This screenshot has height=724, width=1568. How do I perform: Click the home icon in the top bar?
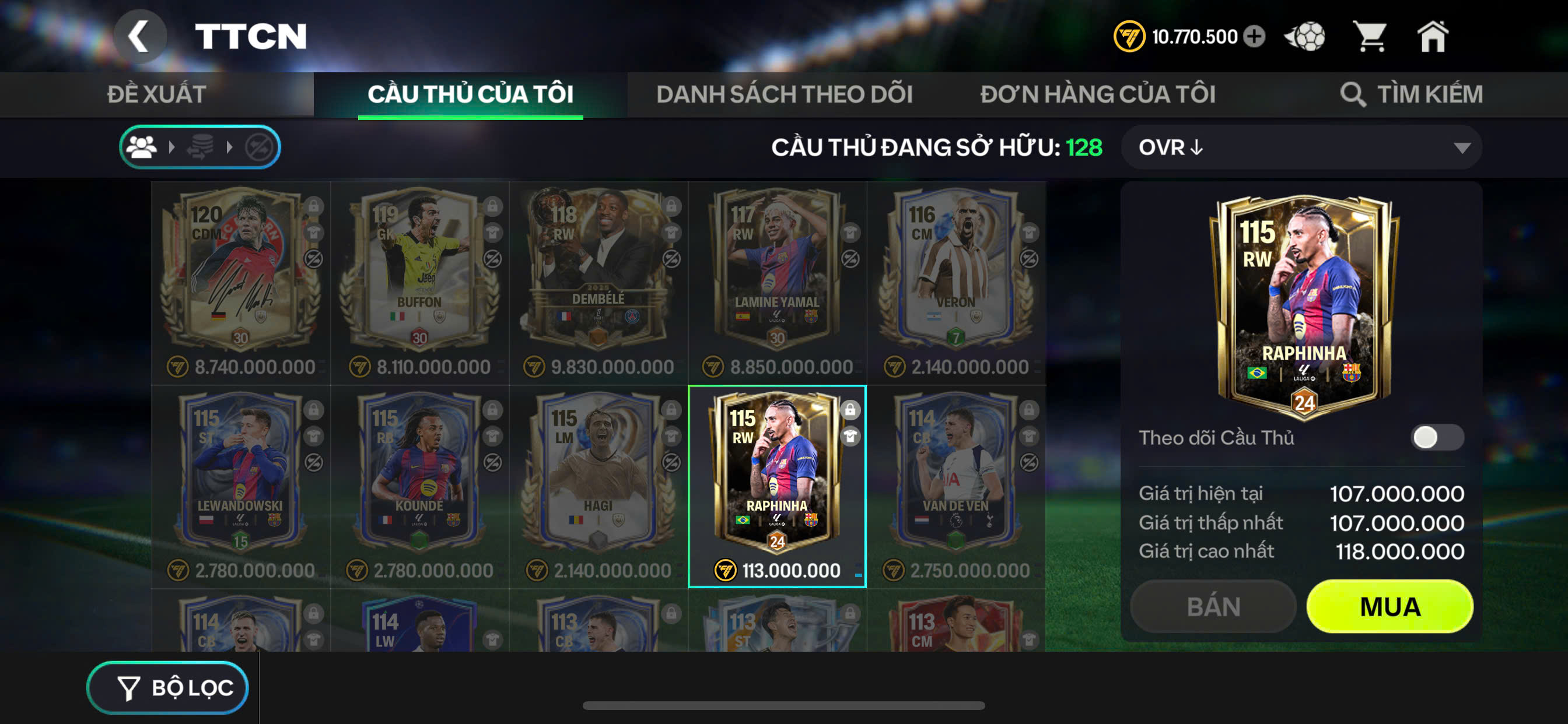(x=1434, y=37)
